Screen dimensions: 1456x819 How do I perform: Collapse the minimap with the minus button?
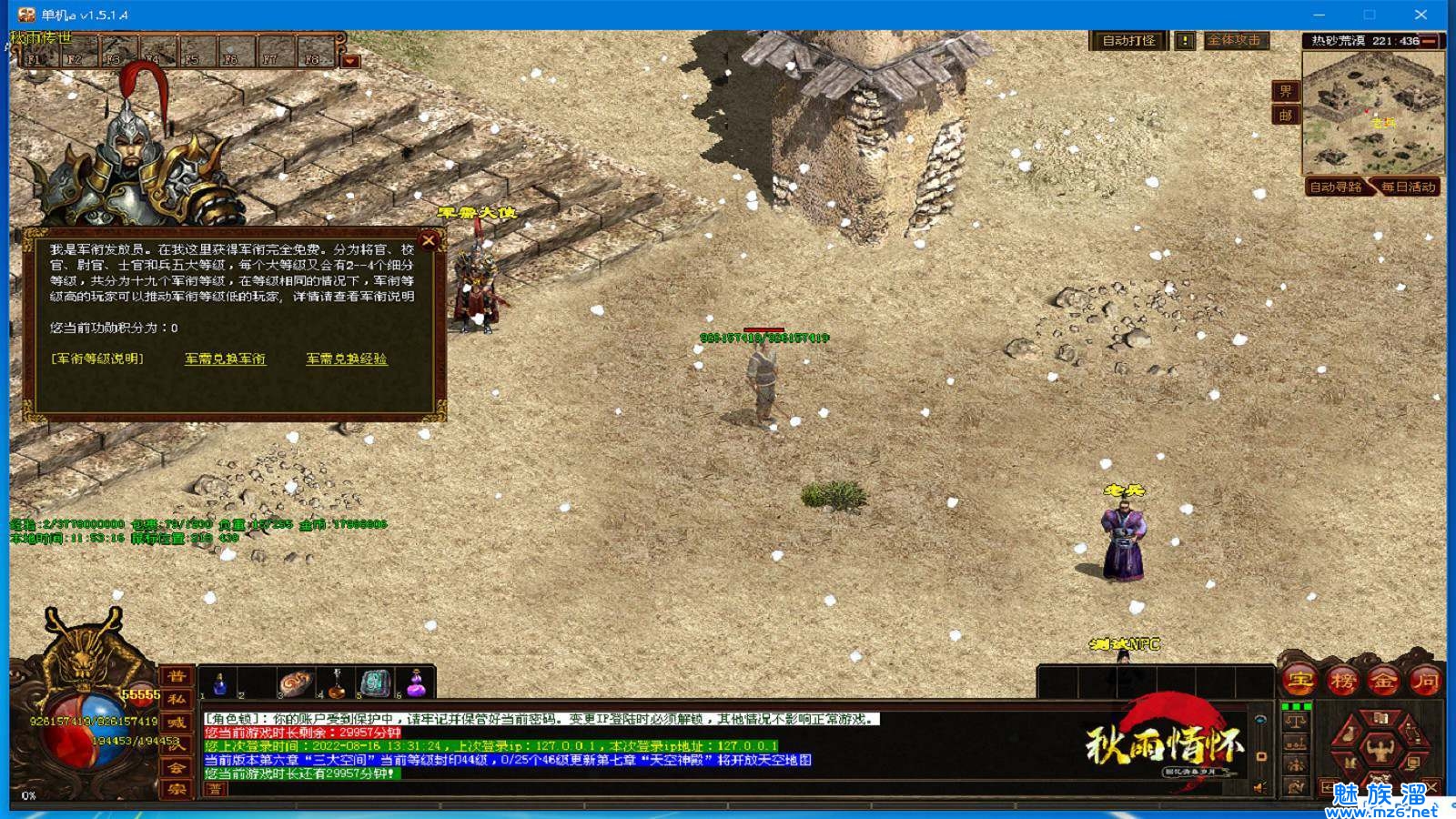point(1430,41)
